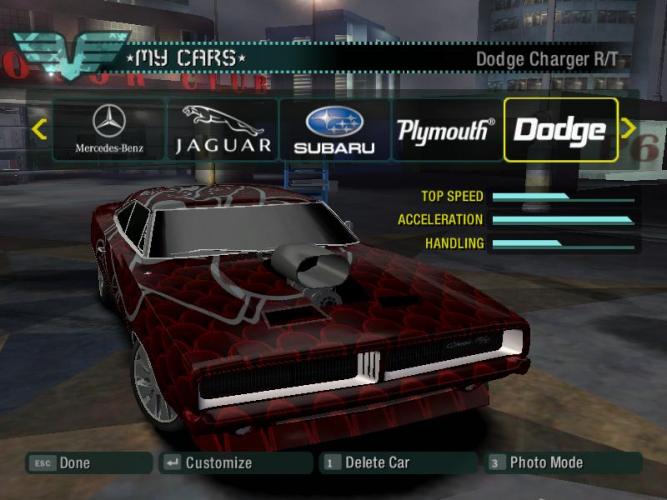Pick the Subaru brand tile
This screenshot has width=667, height=500.
pyautogui.click(x=334, y=130)
